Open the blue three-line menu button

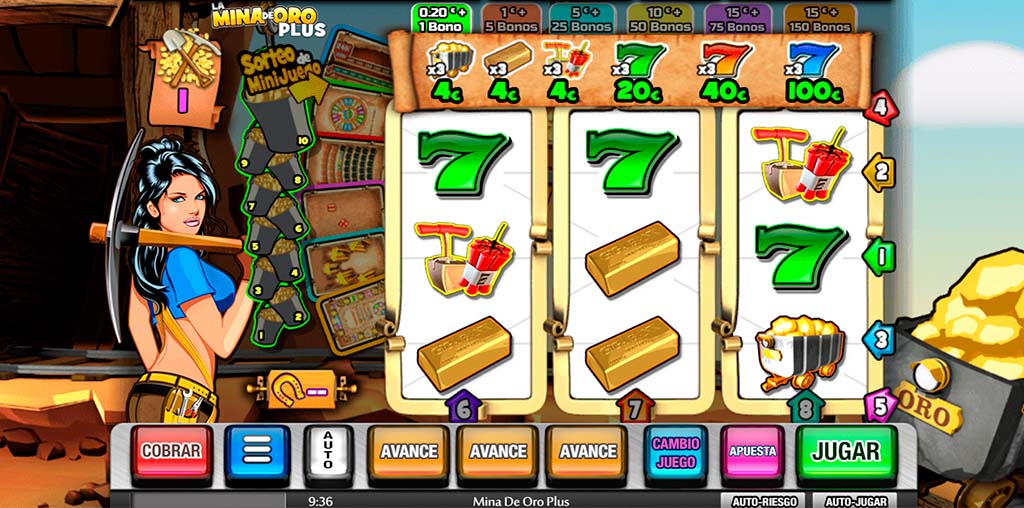[257, 452]
